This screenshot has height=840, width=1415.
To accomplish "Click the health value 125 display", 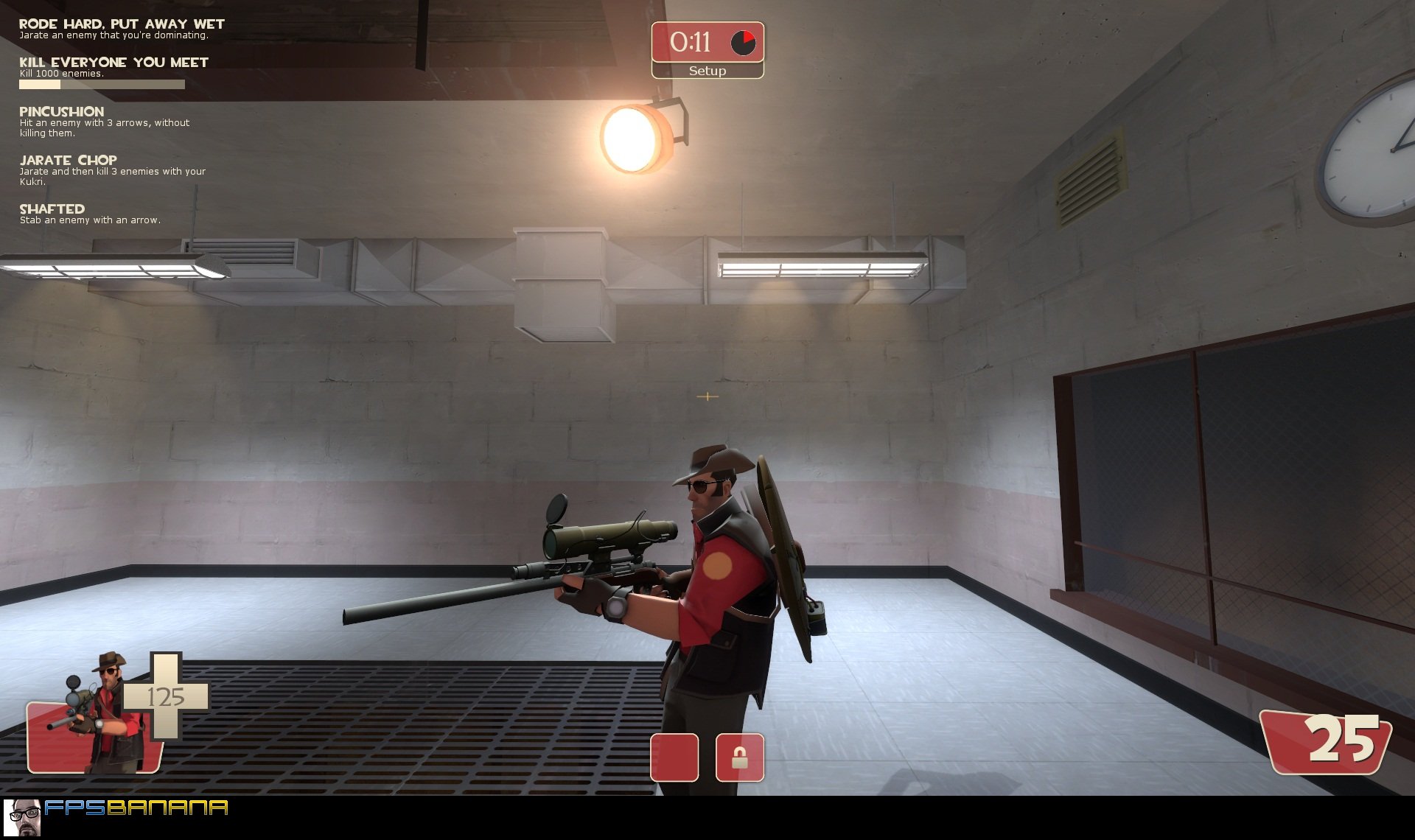I will [x=168, y=695].
